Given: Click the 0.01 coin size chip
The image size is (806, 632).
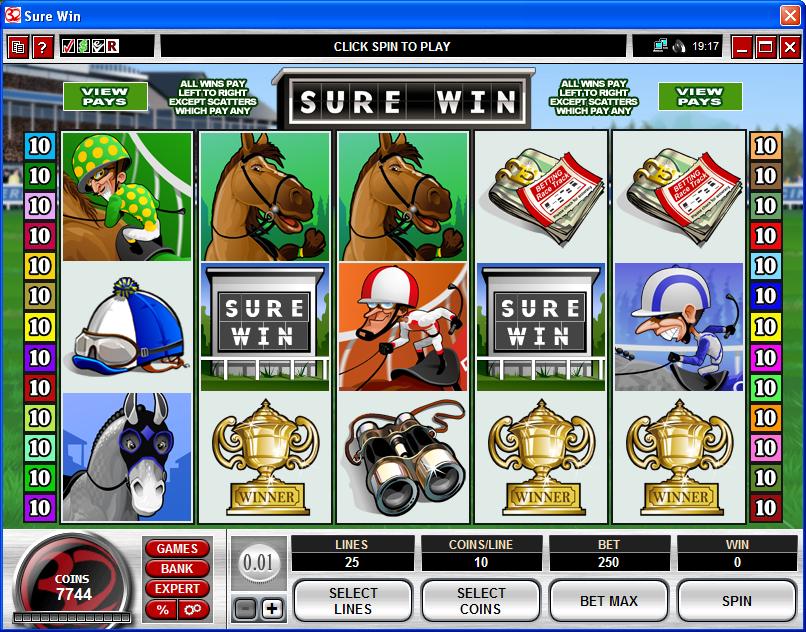Looking at the screenshot, I should (258, 563).
